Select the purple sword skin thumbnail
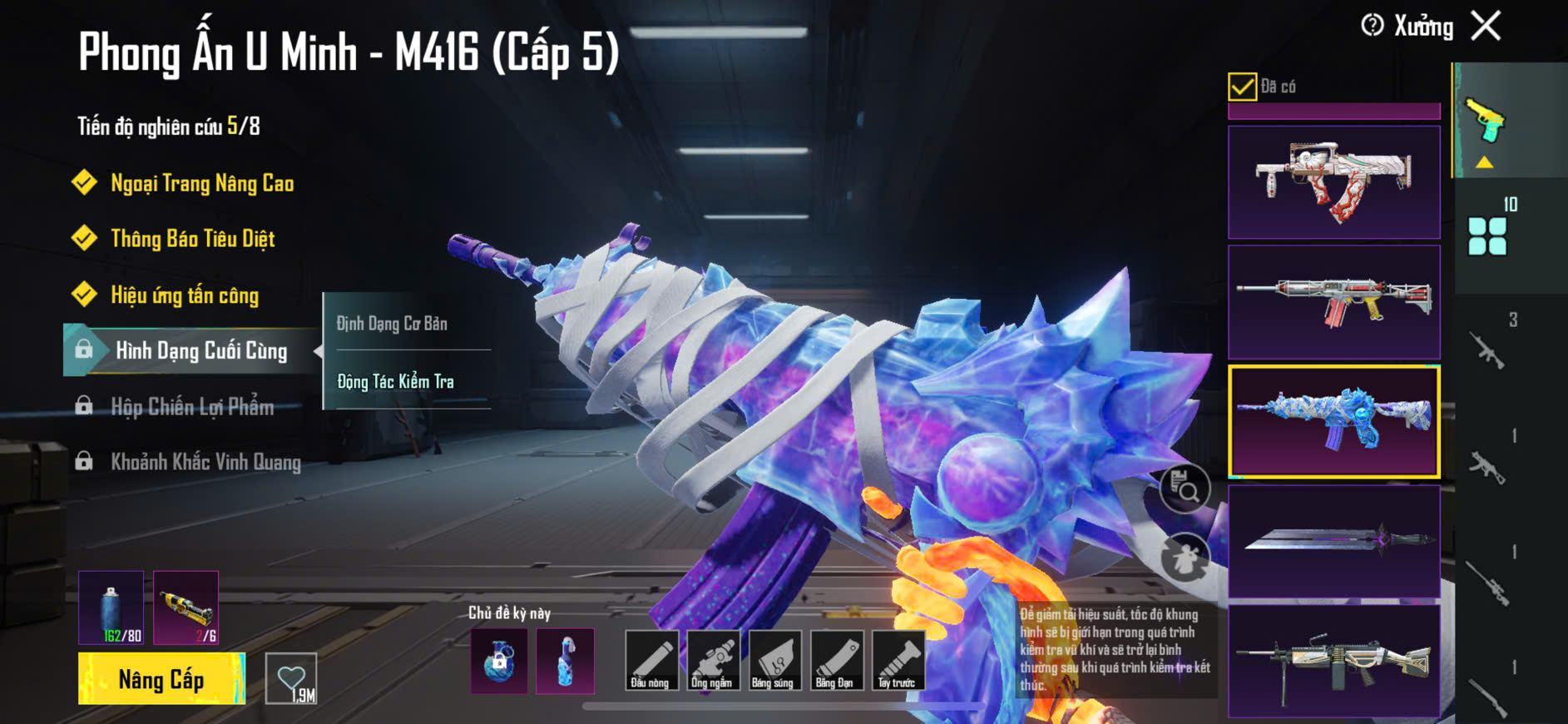 pos(1333,542)
